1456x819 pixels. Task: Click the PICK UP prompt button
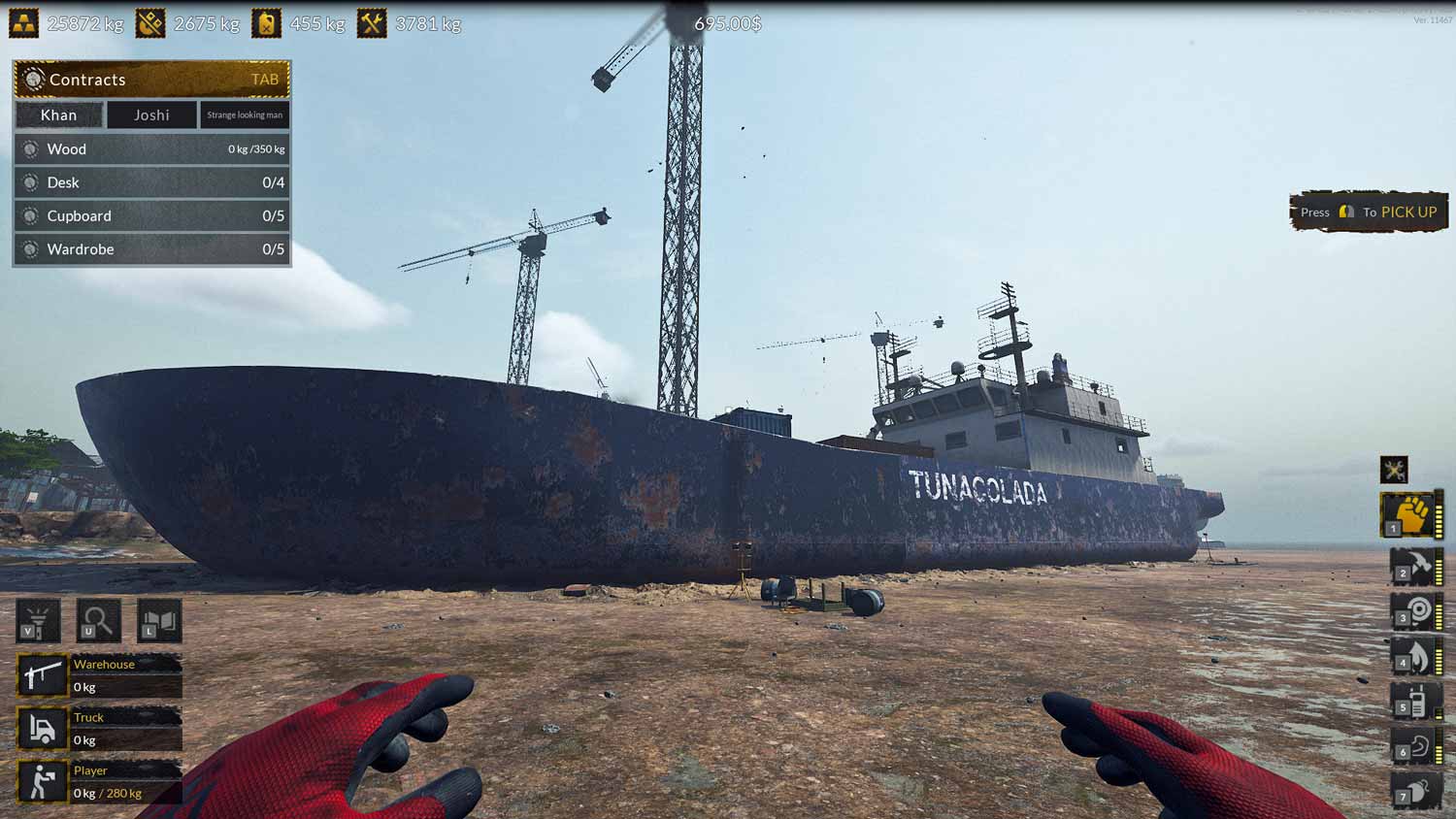(x=1367, y=212)
